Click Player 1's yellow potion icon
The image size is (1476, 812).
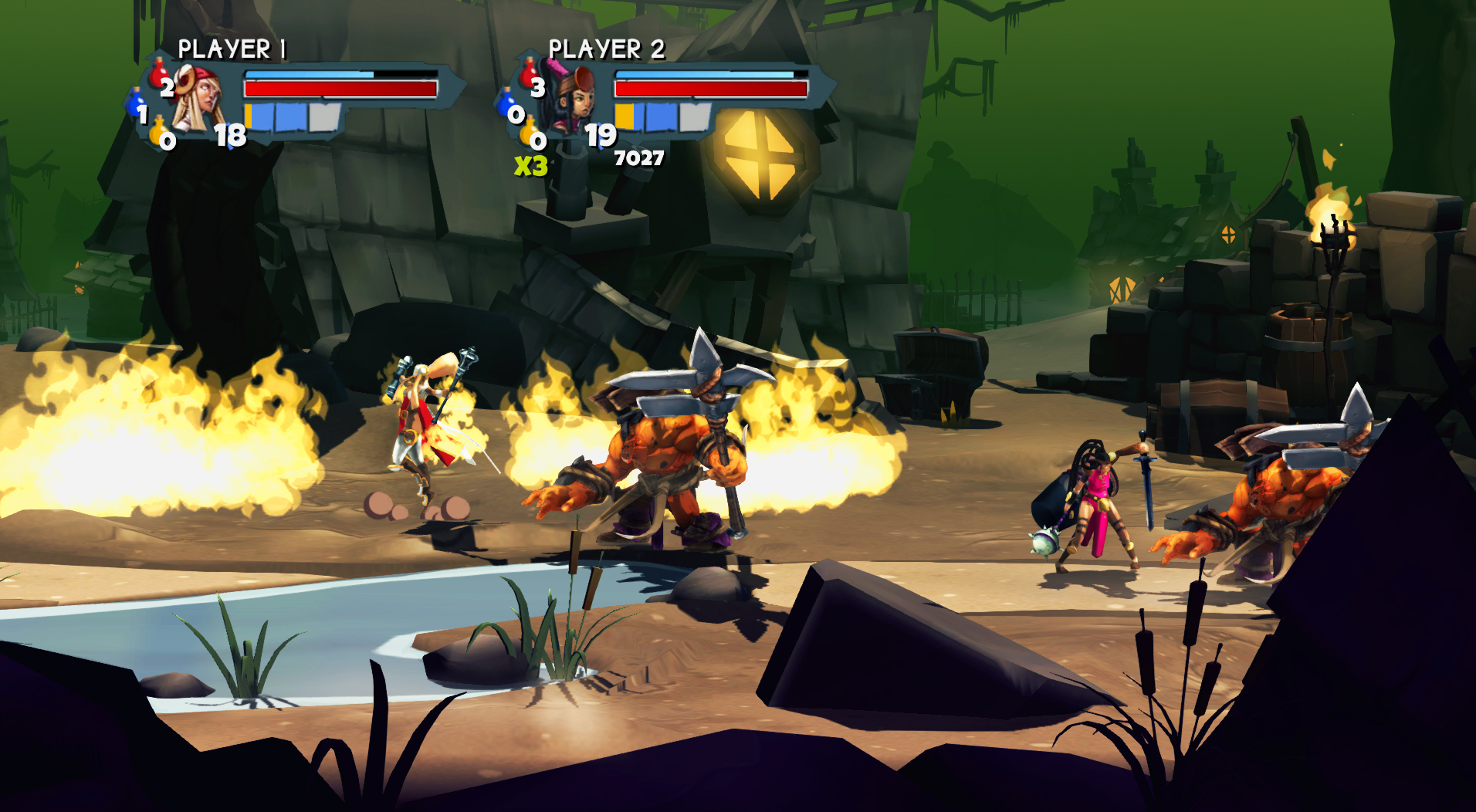156,133
